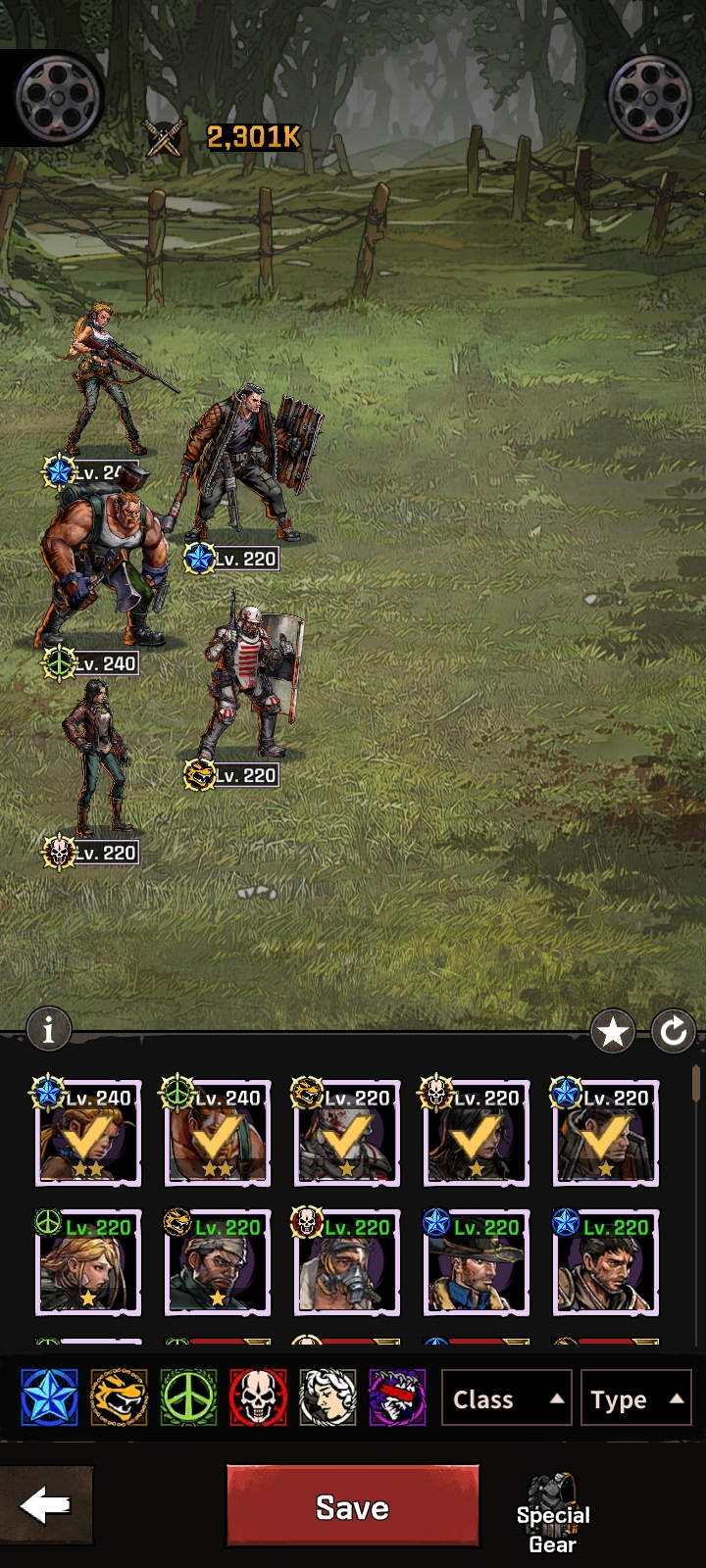Save the current team formation
Viewport: 706px width, 1568px height.
pyautogui.click(x=353, y=1506)
